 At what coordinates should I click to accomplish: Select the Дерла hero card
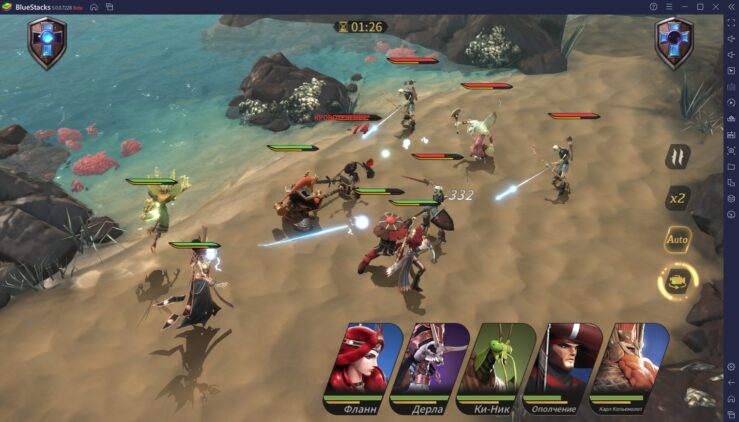[x=430, y=363]
